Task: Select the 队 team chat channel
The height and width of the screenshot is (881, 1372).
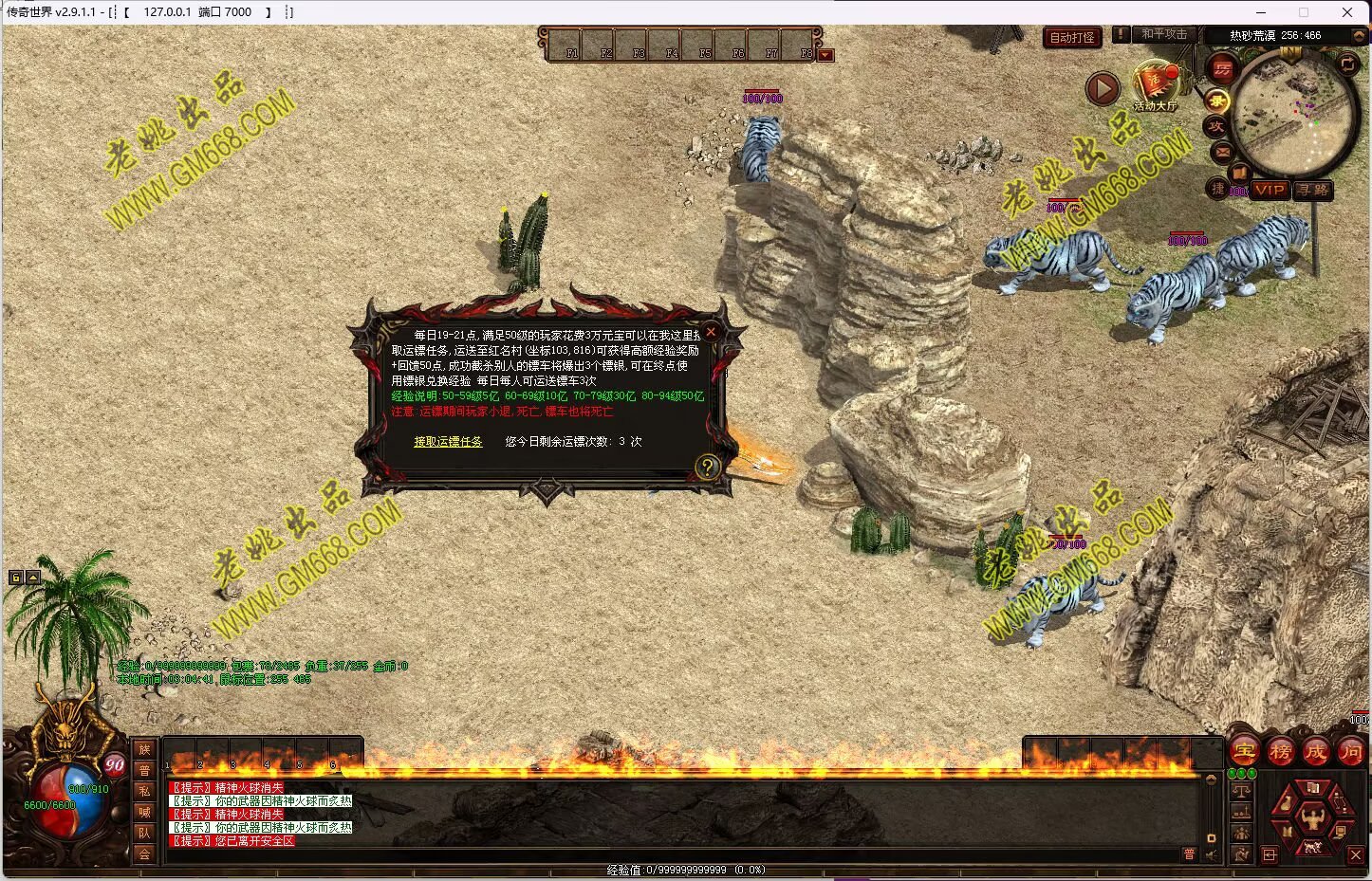Action: [144, 833]
